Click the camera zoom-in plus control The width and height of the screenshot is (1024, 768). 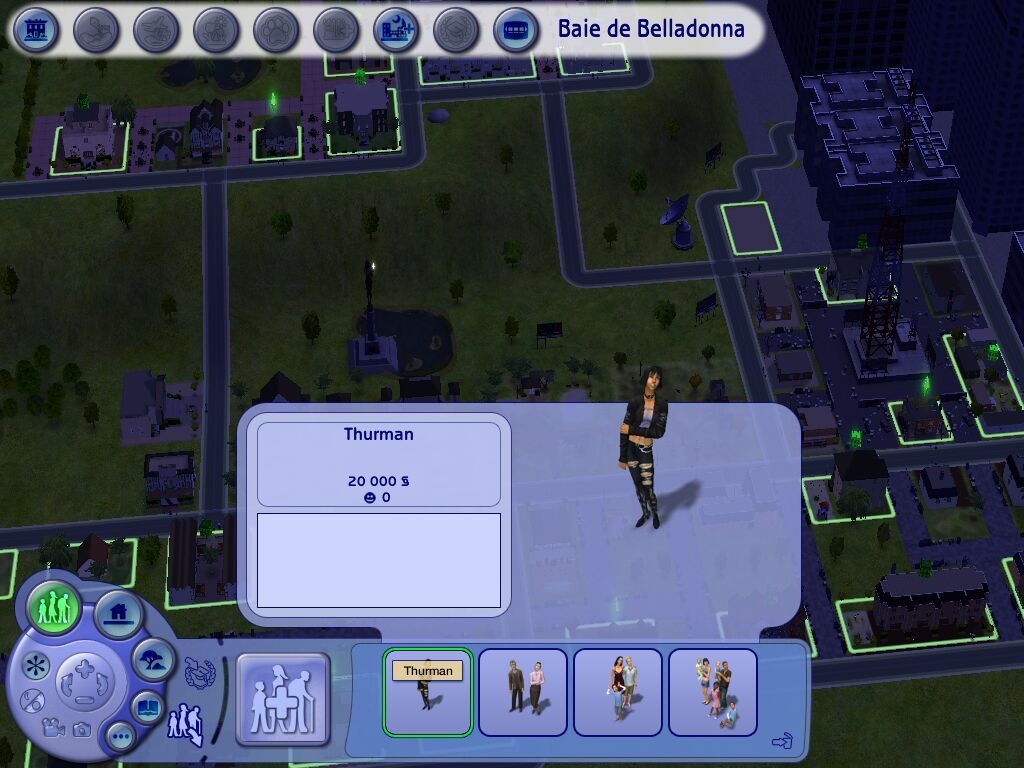84,667
